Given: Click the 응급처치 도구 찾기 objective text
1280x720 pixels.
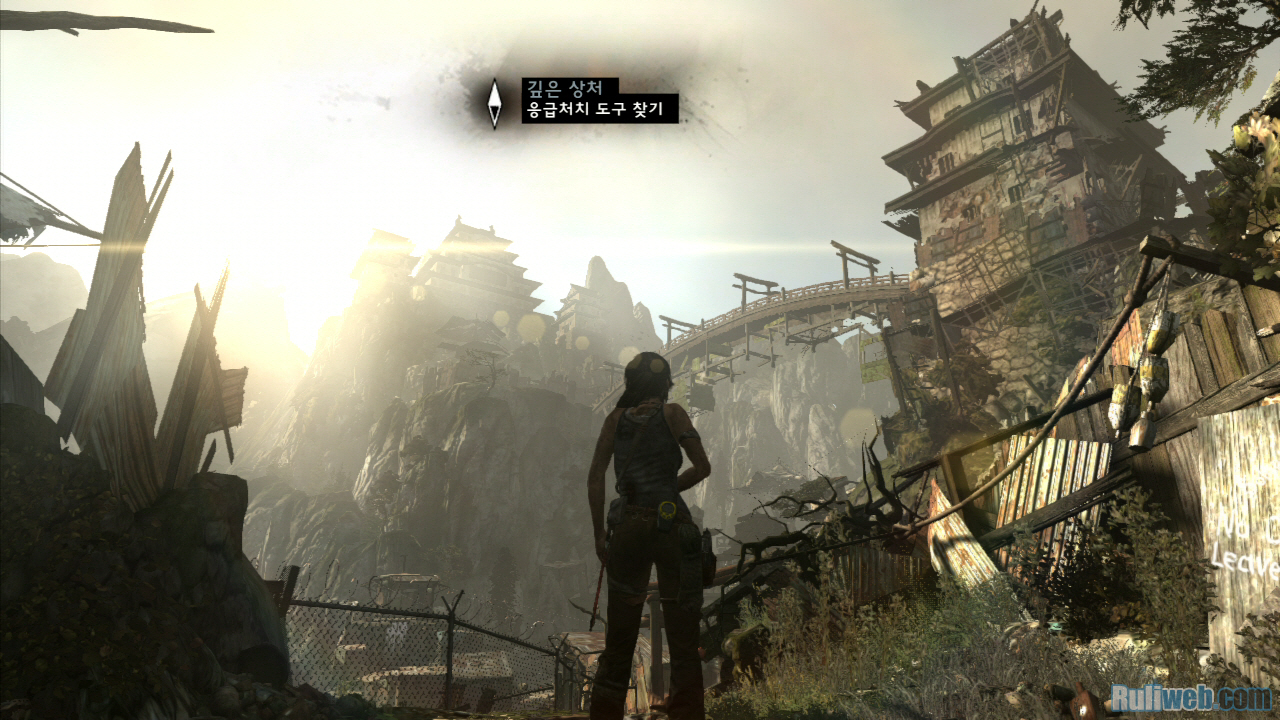Looking at the screenshot, I should 600,109.
